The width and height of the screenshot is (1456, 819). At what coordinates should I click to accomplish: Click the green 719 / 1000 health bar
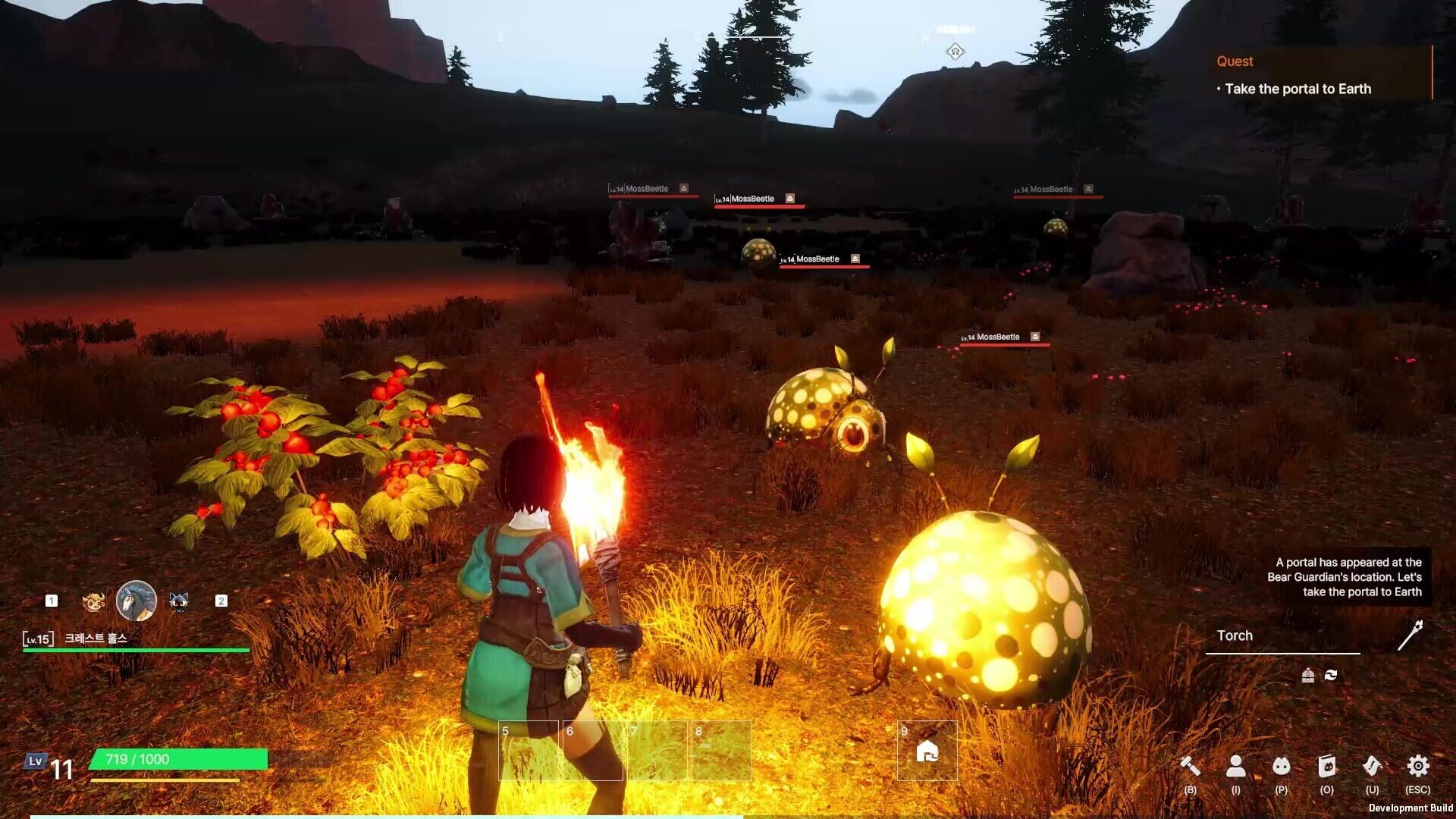point(178,758)
